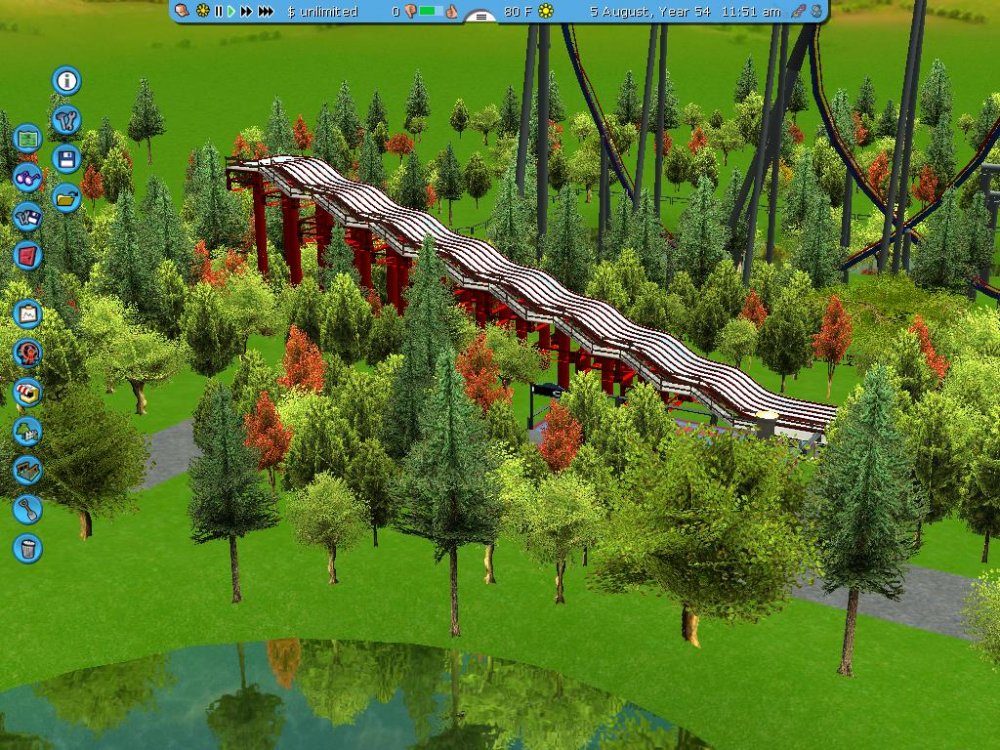Set game speed to normal play
1000x750 pixels.
[x=232, y=11]
